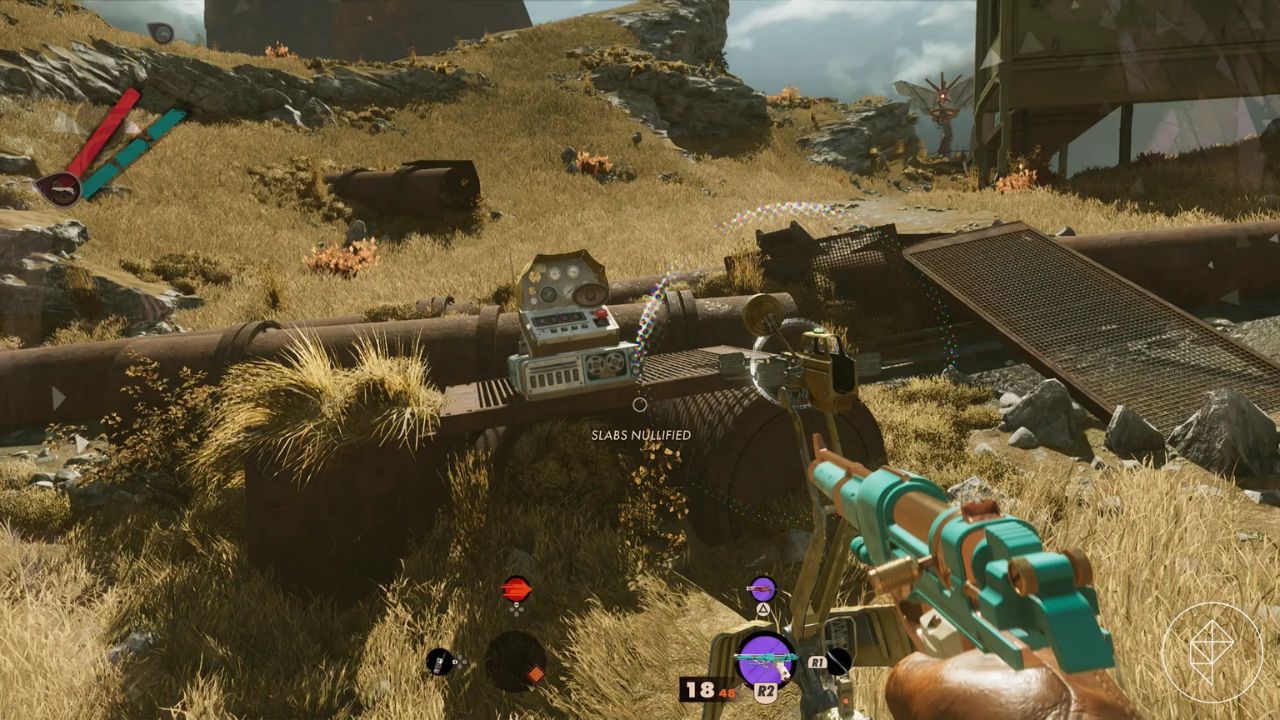Open the Triangle weapon swap prompt
Viewport: 1280px width, 720px height.
[762, 609]
